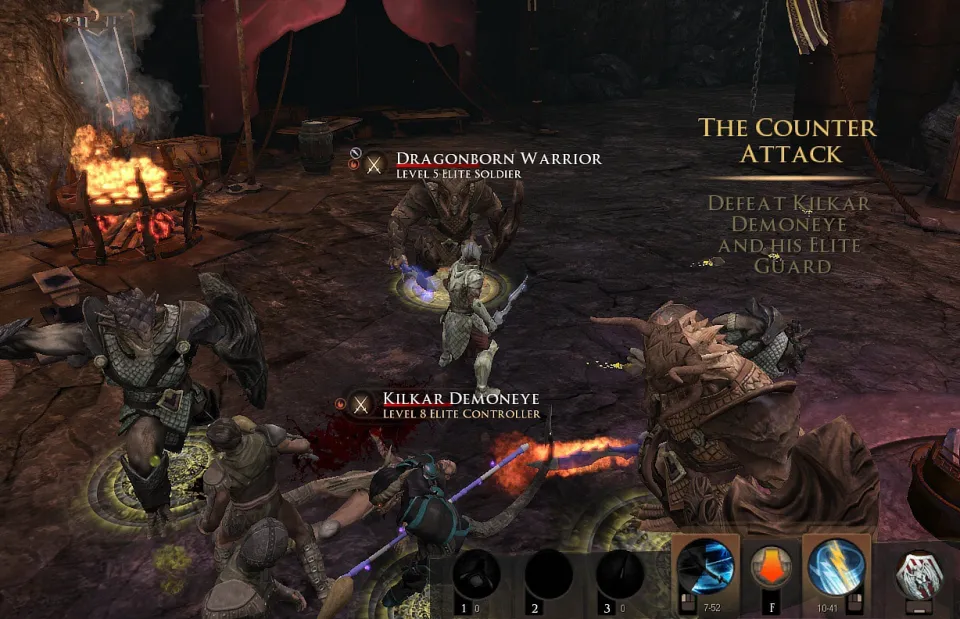The height and width of the screenshot is (619, 960).
Task: Use the lightning bolt ability
Action: tap(836, 568)
